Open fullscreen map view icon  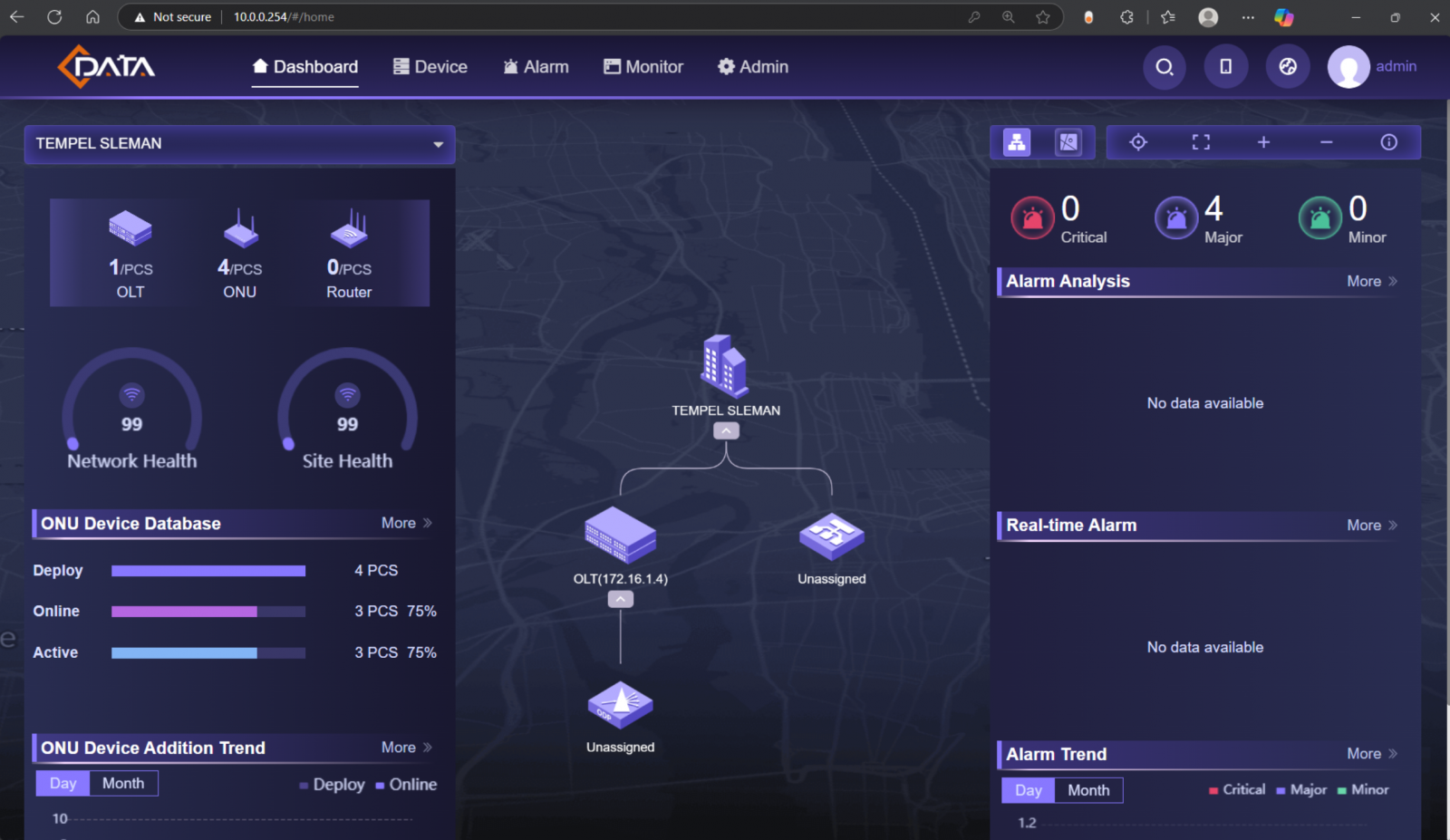click(x=1200, y=141)
